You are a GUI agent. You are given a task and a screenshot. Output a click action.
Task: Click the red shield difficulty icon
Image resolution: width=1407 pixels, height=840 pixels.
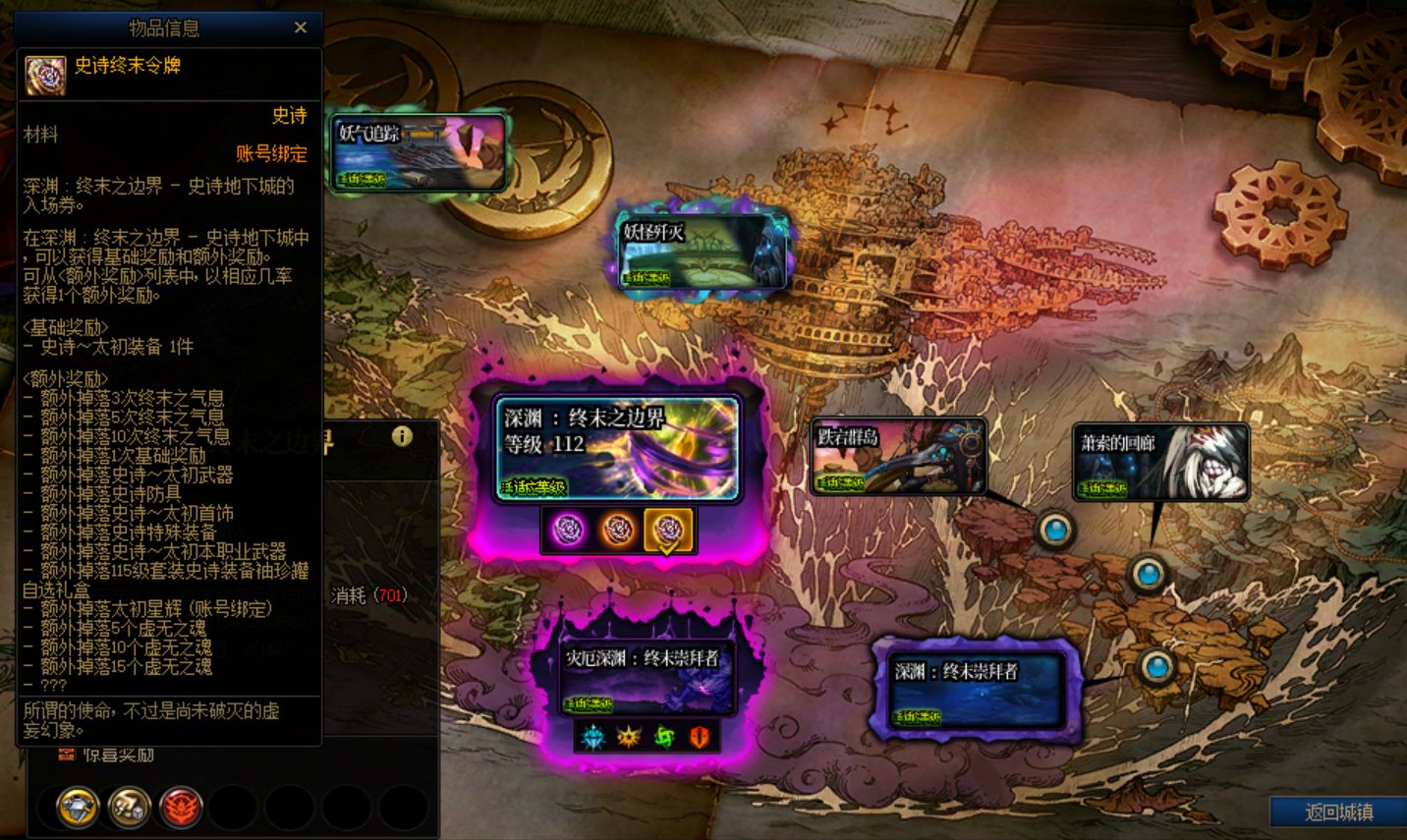[x=699, y=736]
